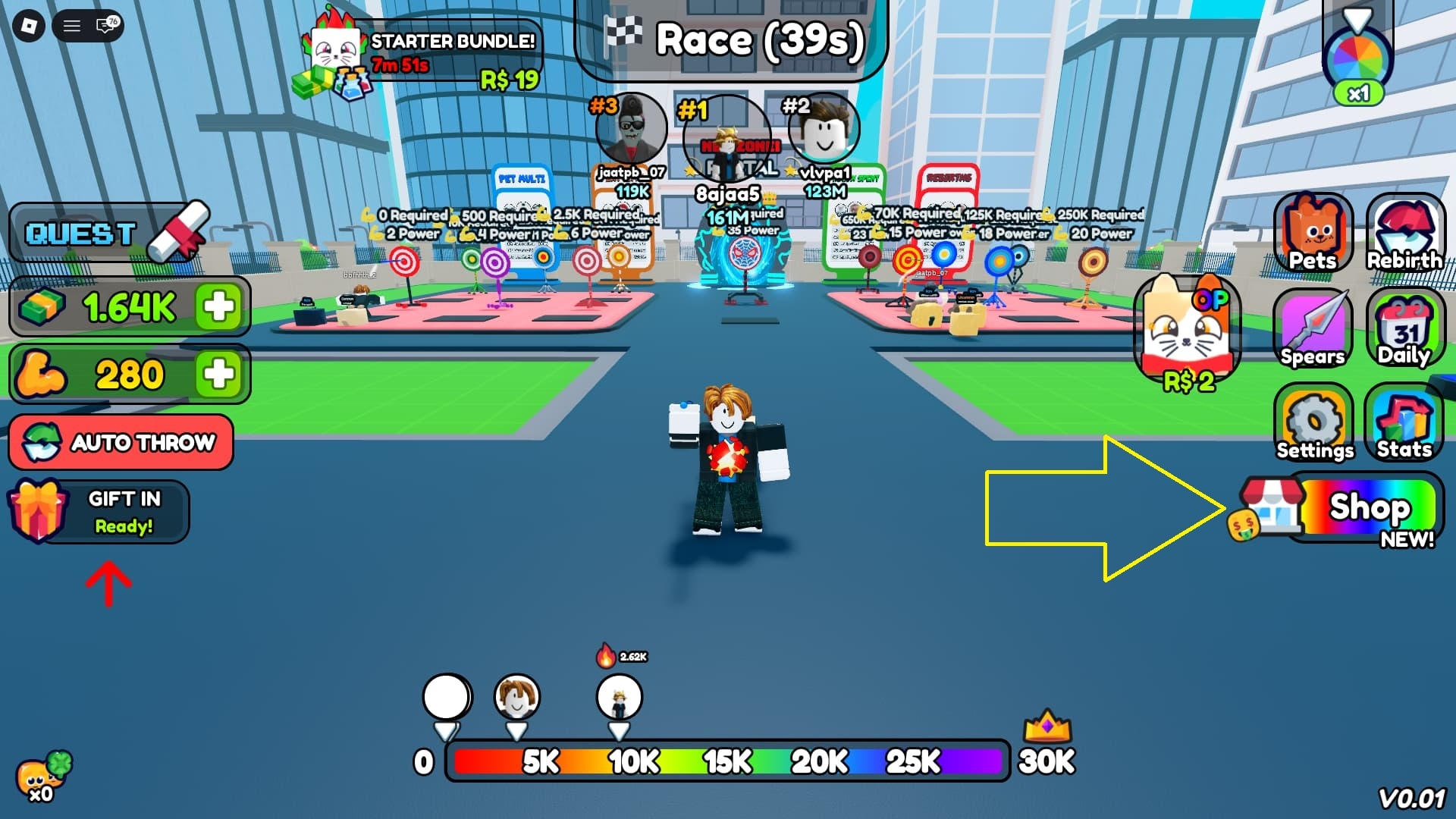Image resolution: width=1456 pixels, height=819 pixels.
Task: Toggle the Auto Throw button
Action: (x=121, y=442)
